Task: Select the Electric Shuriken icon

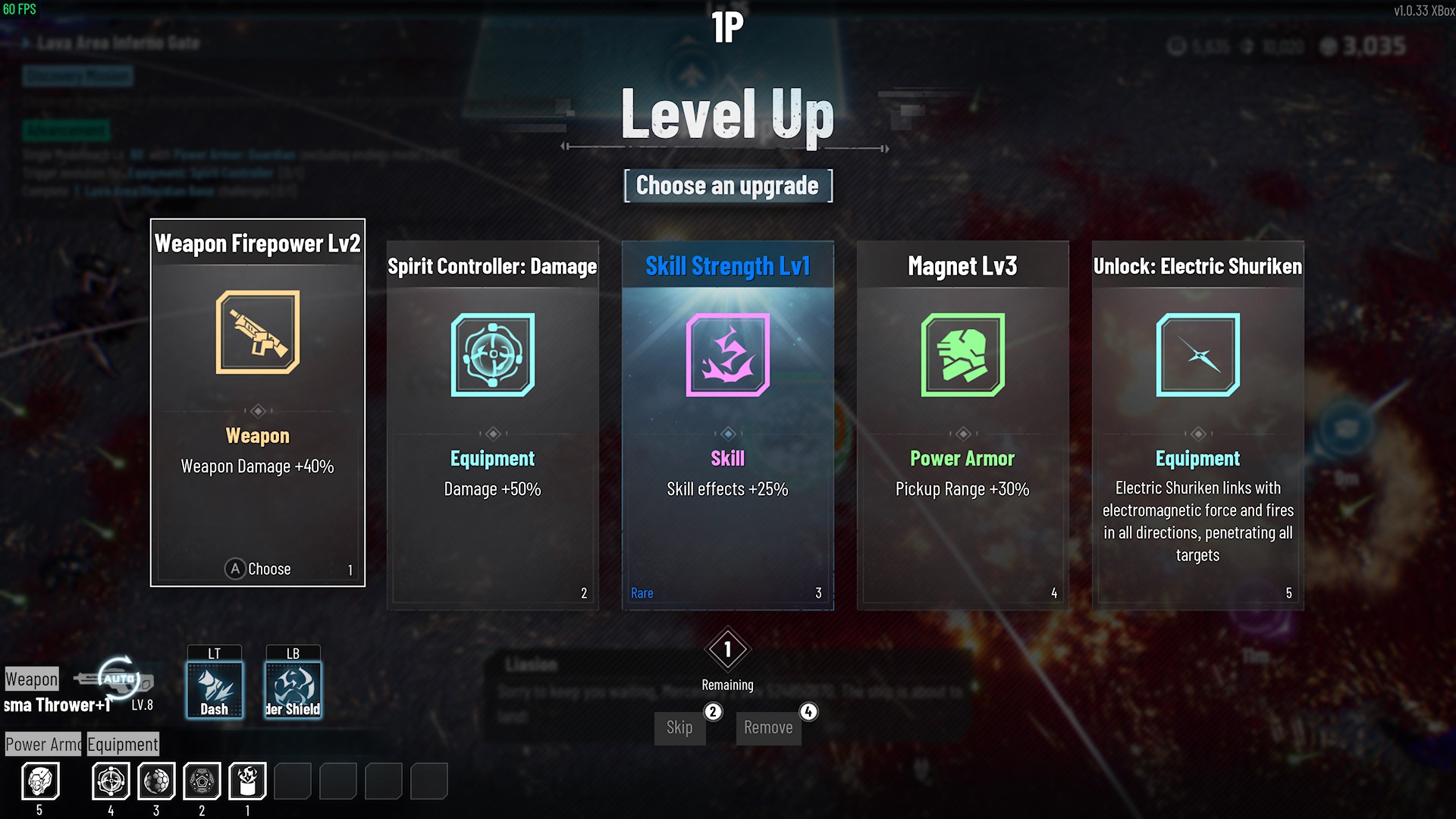Action: [x=1197, y=355]
